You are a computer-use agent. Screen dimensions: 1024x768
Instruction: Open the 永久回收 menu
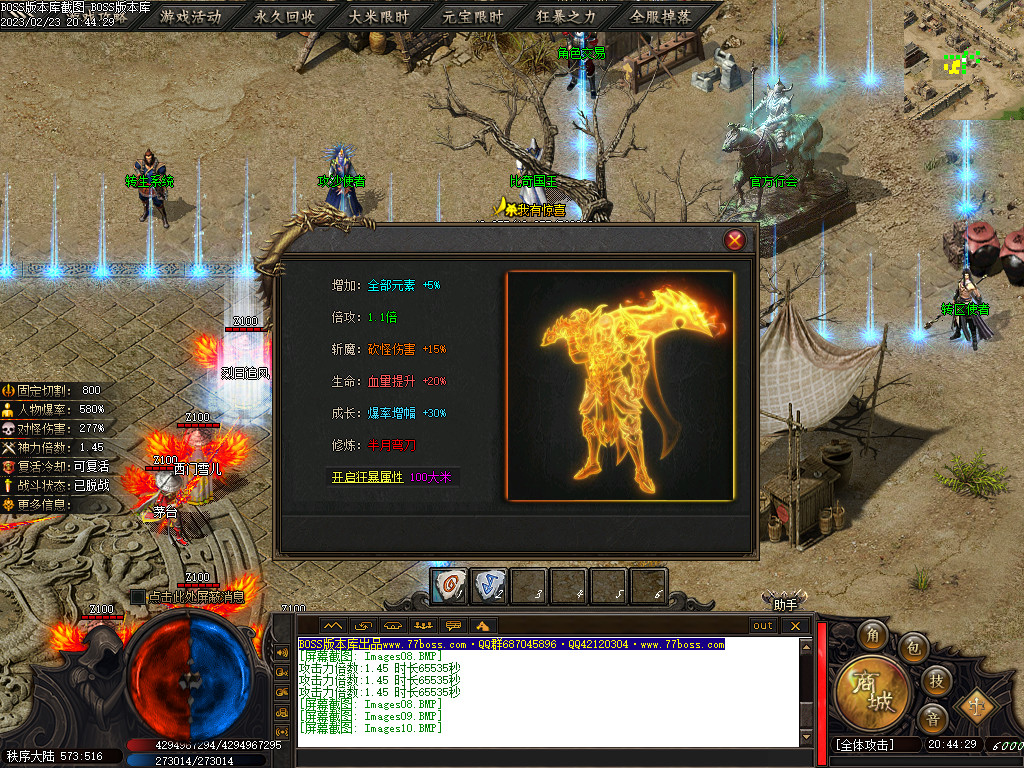pyautogui.click(x=285, y=17)
